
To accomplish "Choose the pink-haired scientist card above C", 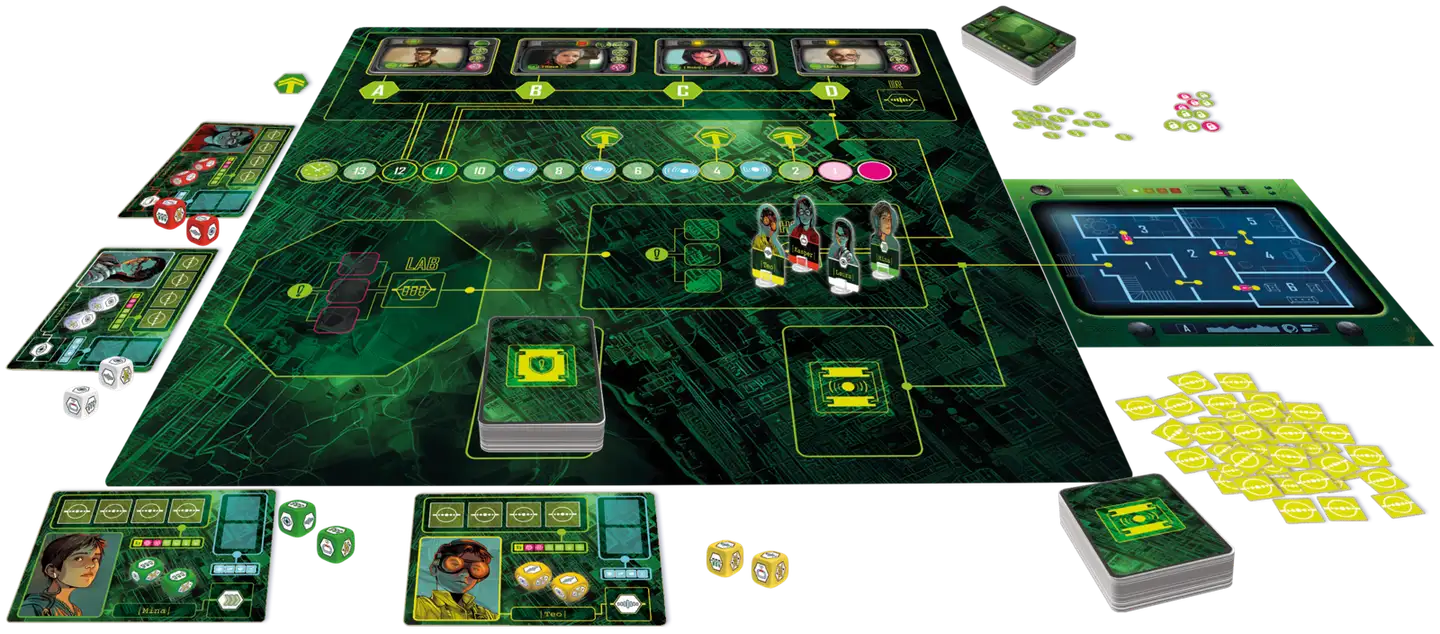I will [x=700, y=55].
